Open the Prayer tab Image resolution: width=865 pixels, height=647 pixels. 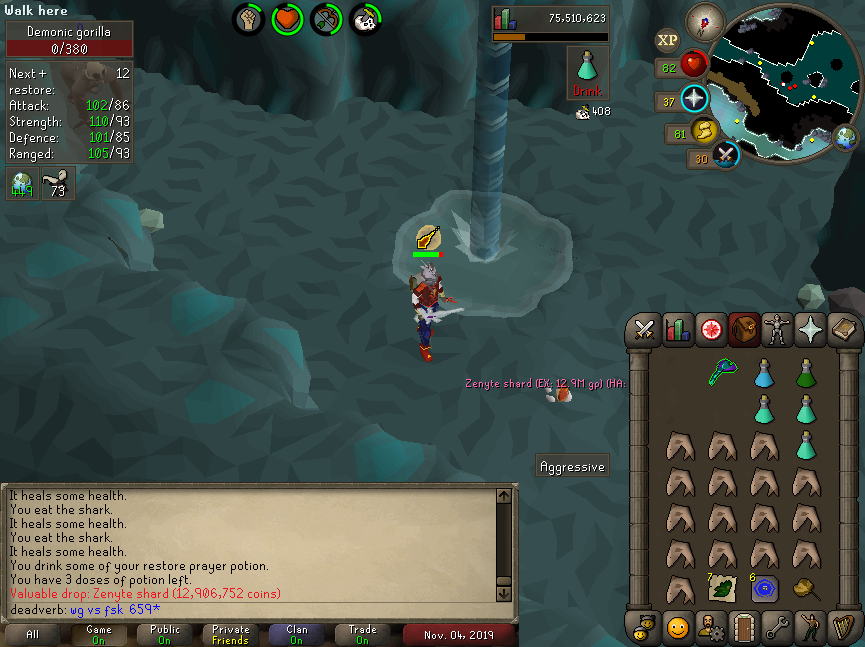pyautogui.click(x=810, y=329)
